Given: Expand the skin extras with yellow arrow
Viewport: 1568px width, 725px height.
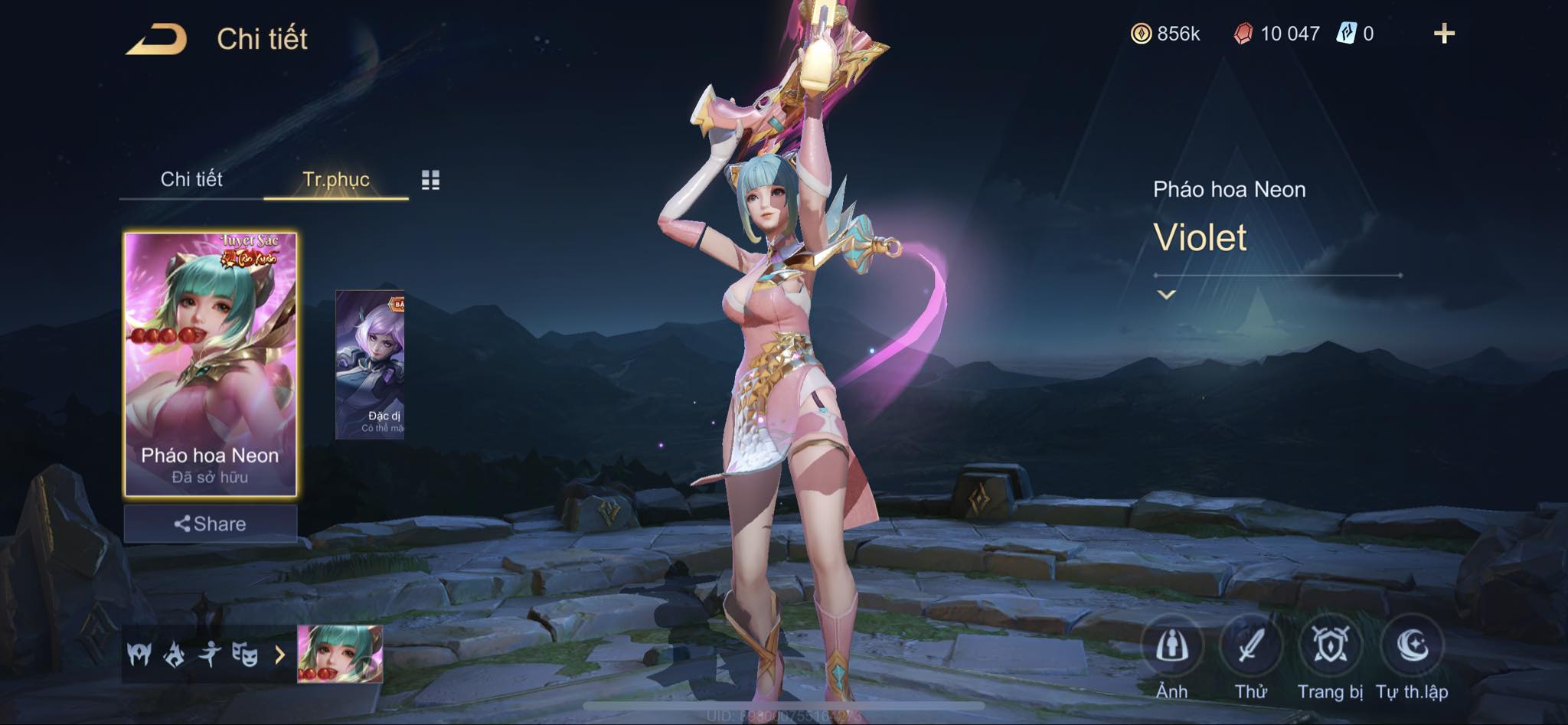Looking at the screenshot, I should (279, 655).
